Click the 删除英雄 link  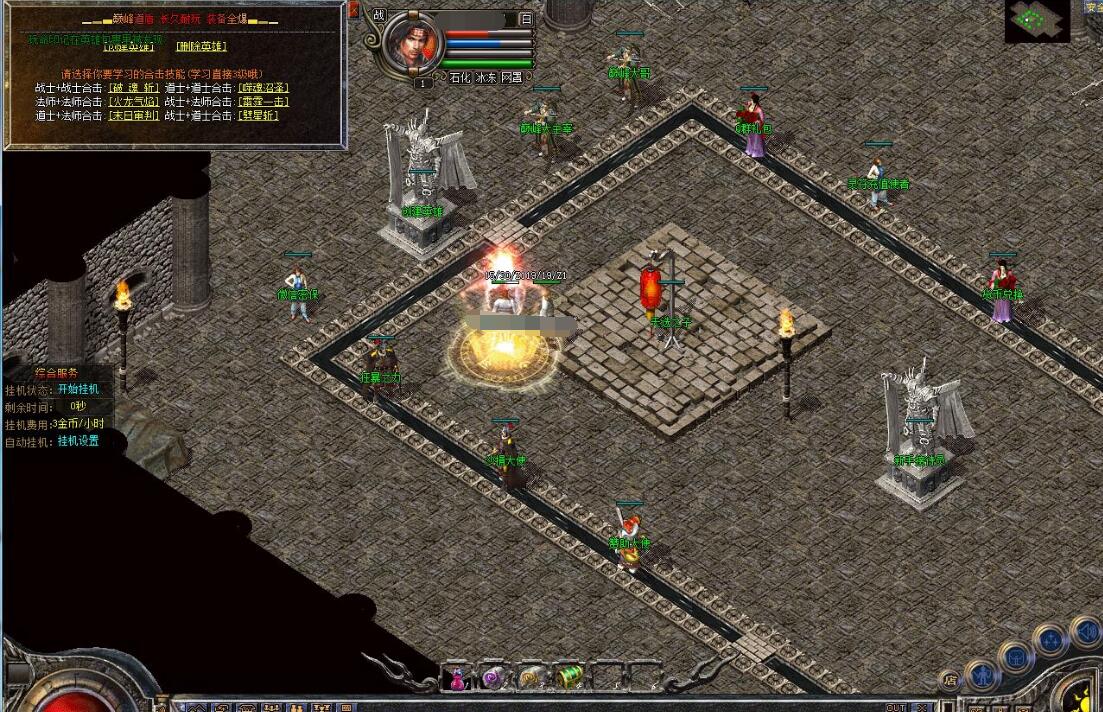click(x=201, y=46)
